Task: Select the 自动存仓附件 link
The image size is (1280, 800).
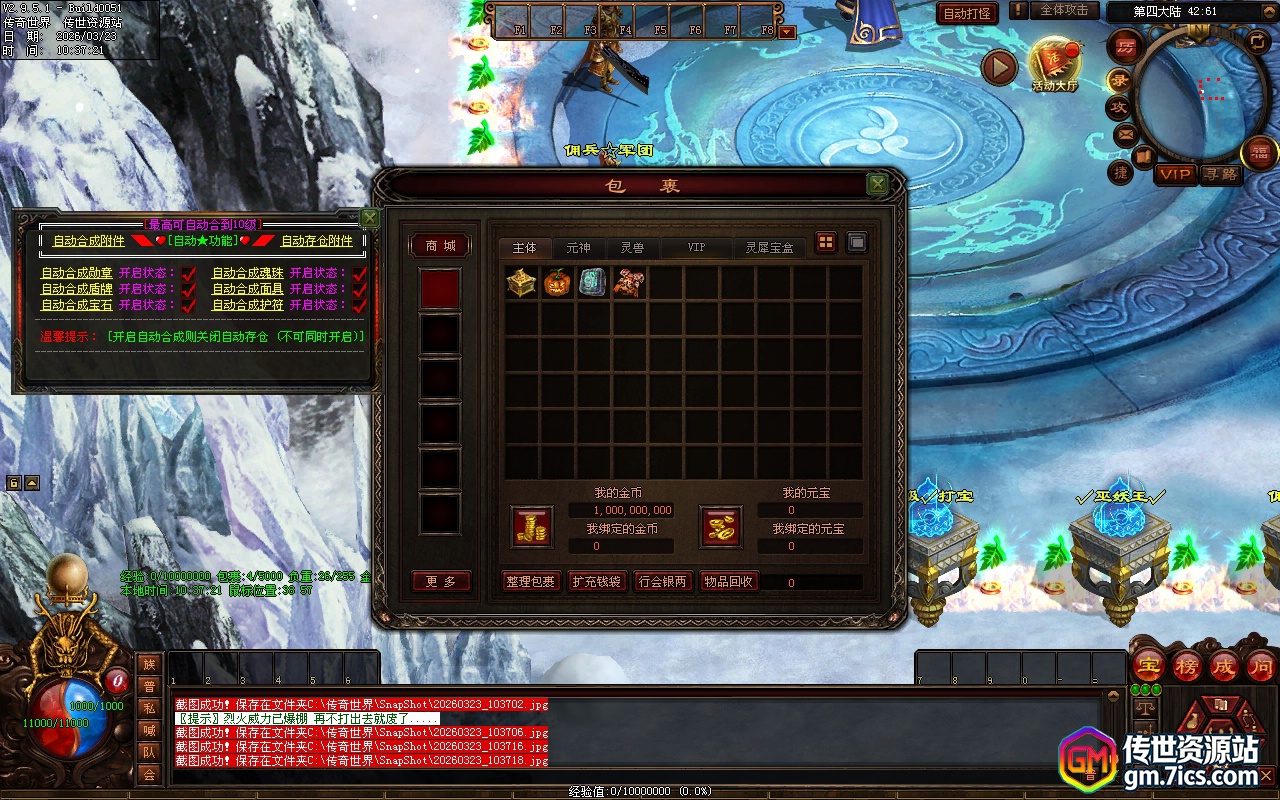Action: tap(316, 241)
